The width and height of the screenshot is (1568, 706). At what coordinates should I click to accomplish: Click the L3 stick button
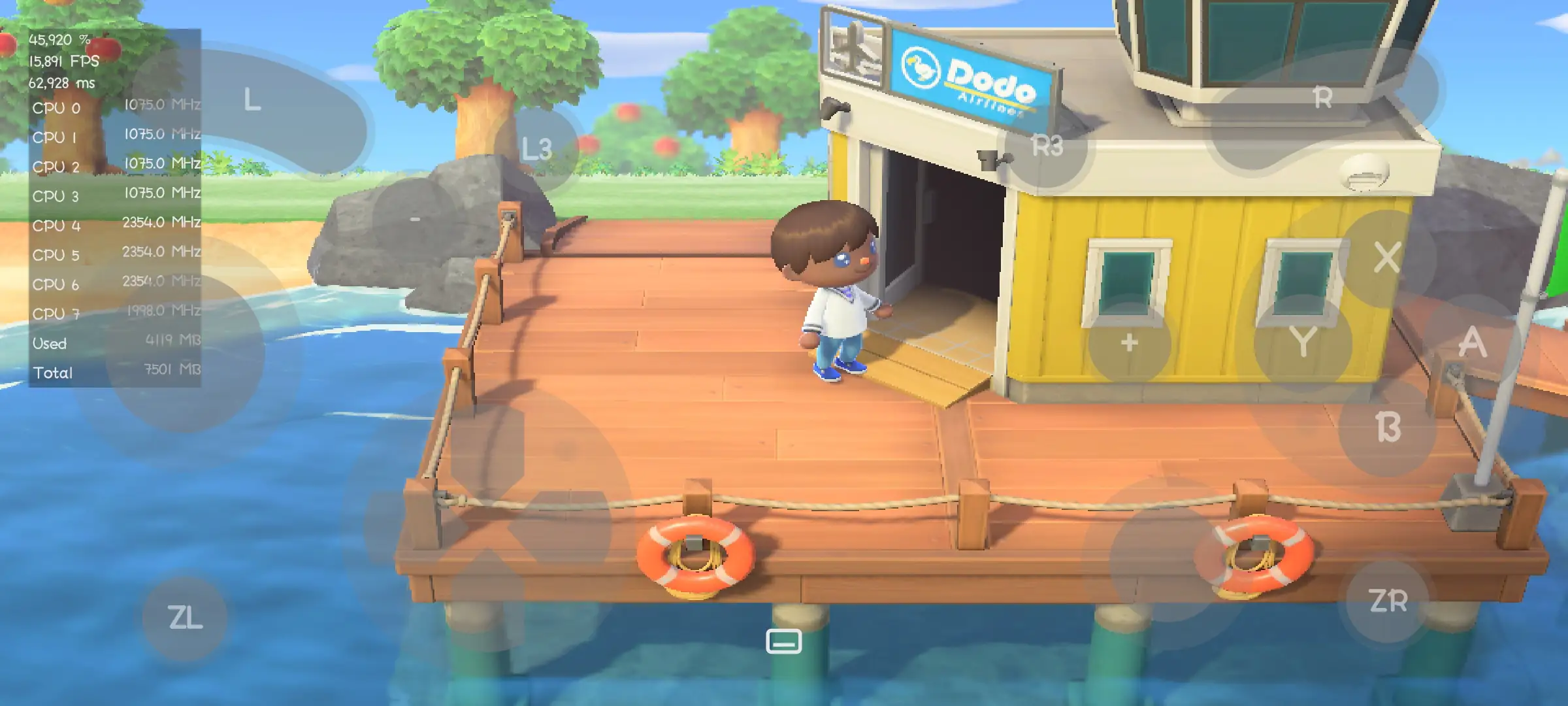pos(537,147)
